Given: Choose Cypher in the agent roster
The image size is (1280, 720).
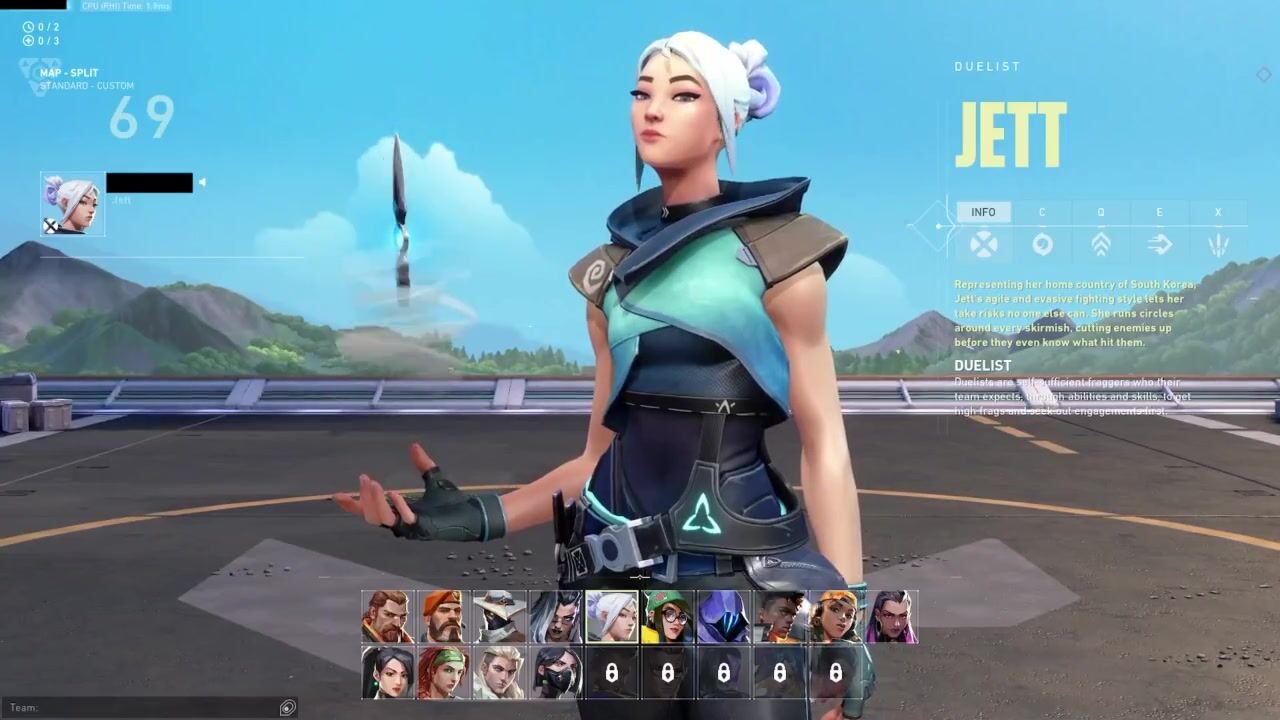Looking at the screenshot, I should (499, 616).
